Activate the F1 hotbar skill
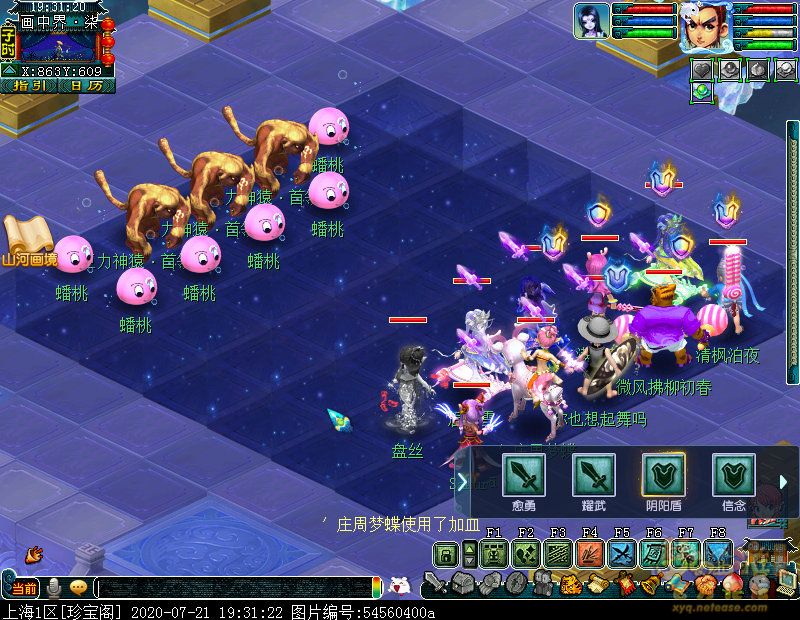 coord(494,554)
